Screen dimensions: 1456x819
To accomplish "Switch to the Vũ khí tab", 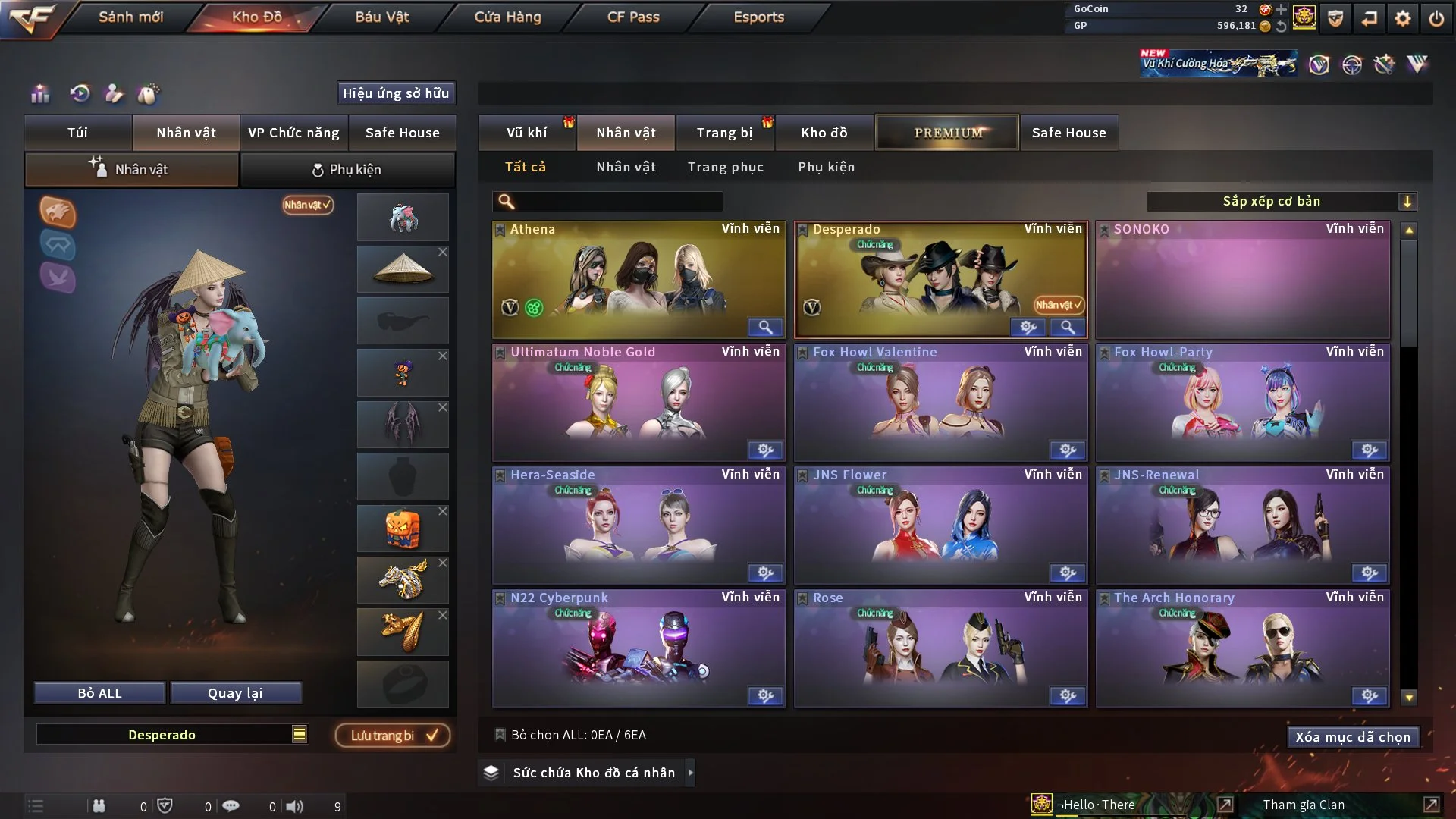I will [x=526, y=133].
